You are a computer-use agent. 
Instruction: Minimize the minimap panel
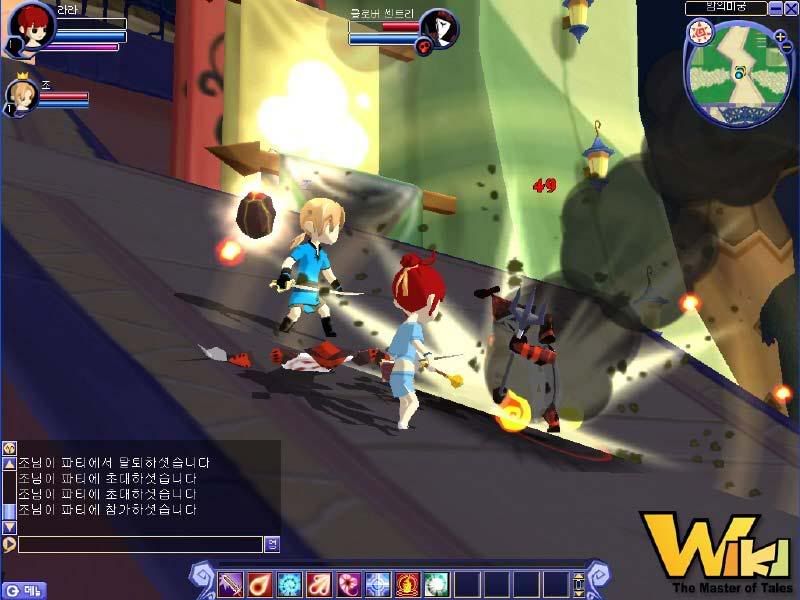pos(776,8)
